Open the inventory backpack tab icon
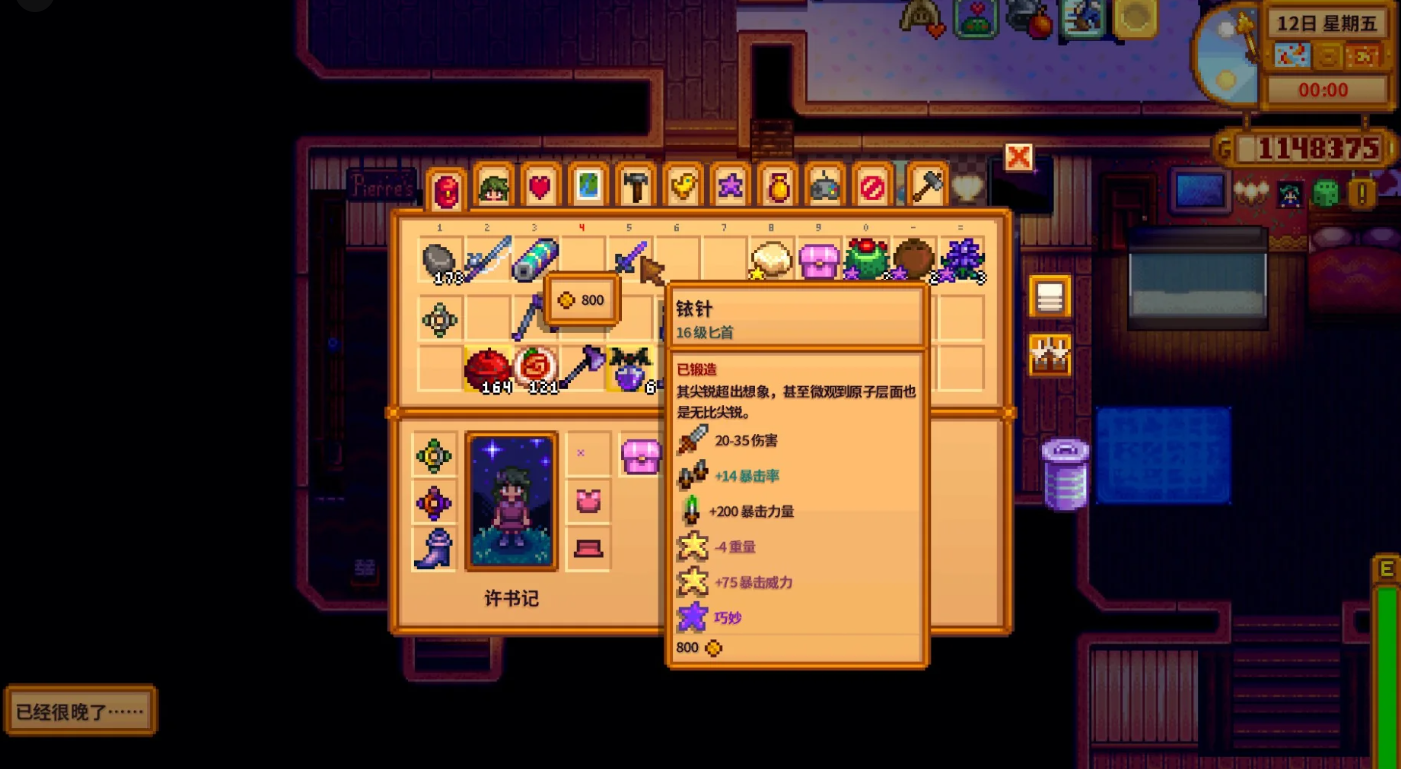 pos(446,187)
